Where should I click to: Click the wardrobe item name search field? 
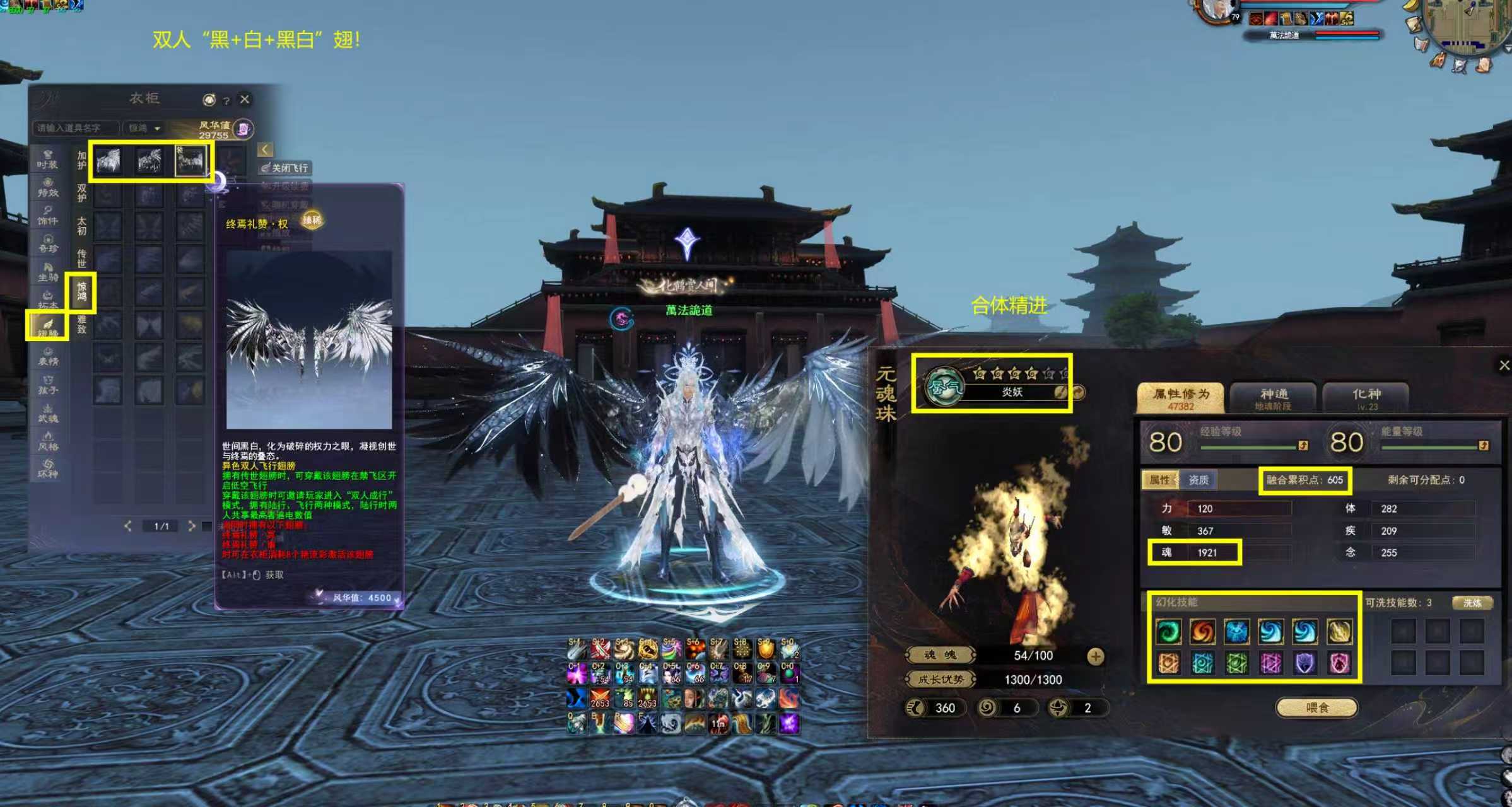(x=75, y=128)
